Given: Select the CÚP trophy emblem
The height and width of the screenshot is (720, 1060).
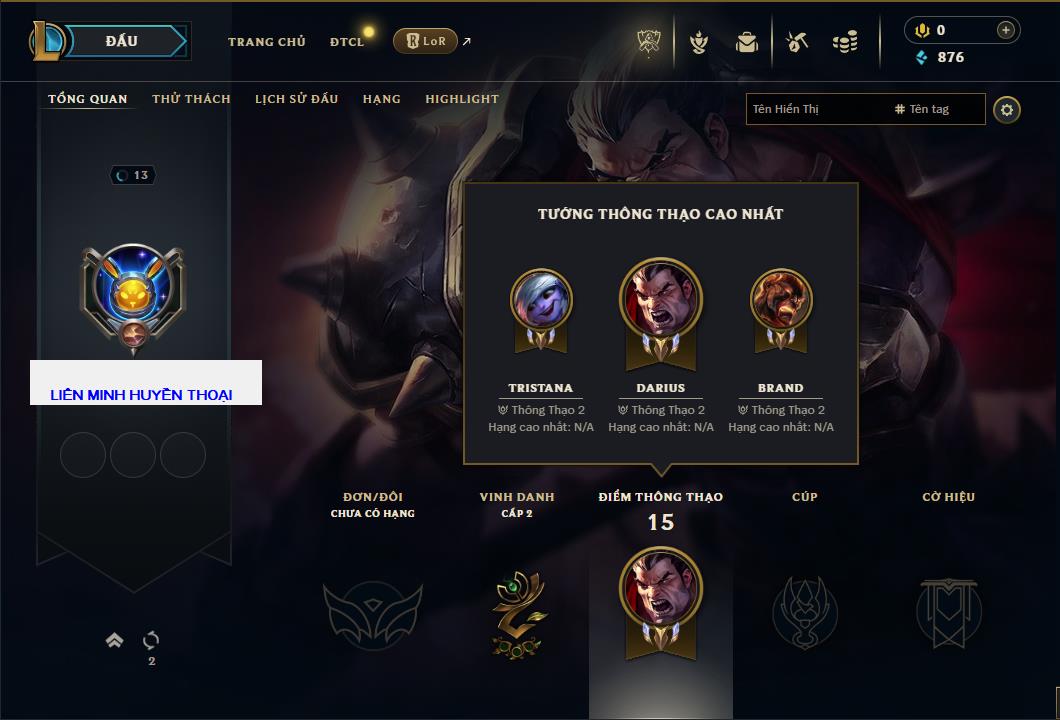Looking at the screenshot, I should pyautogui.click(x=805, y=610).
